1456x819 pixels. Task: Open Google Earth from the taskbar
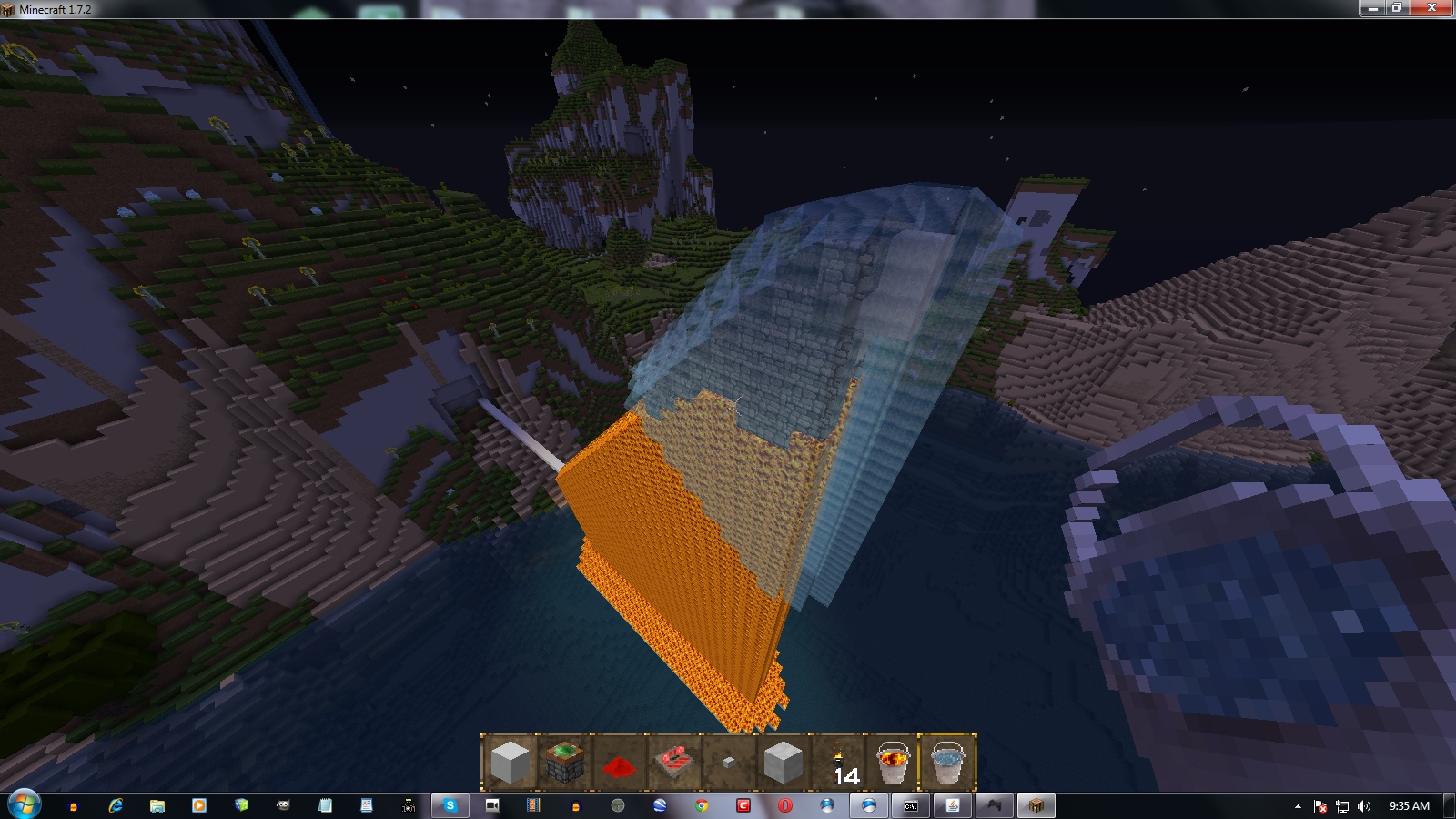tap(659, 805)
